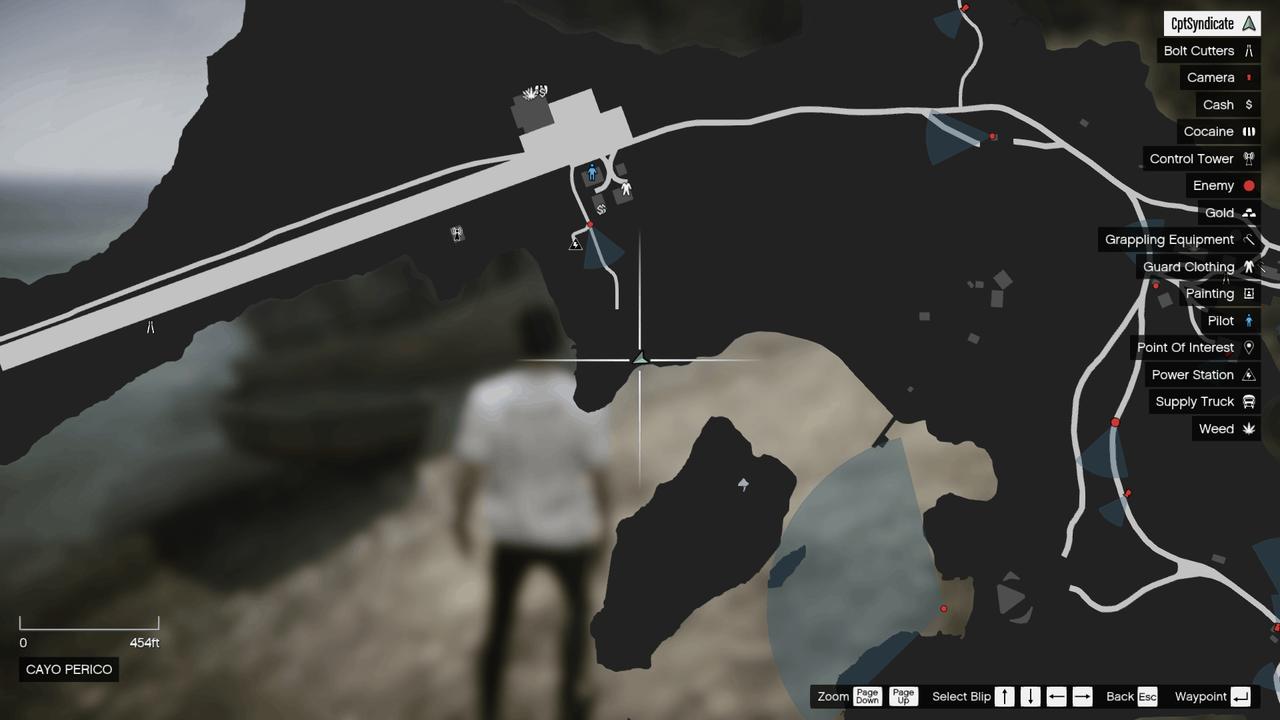Click the CAYO PERICO label
1280x720 pixels.
(x=68, y=669)
